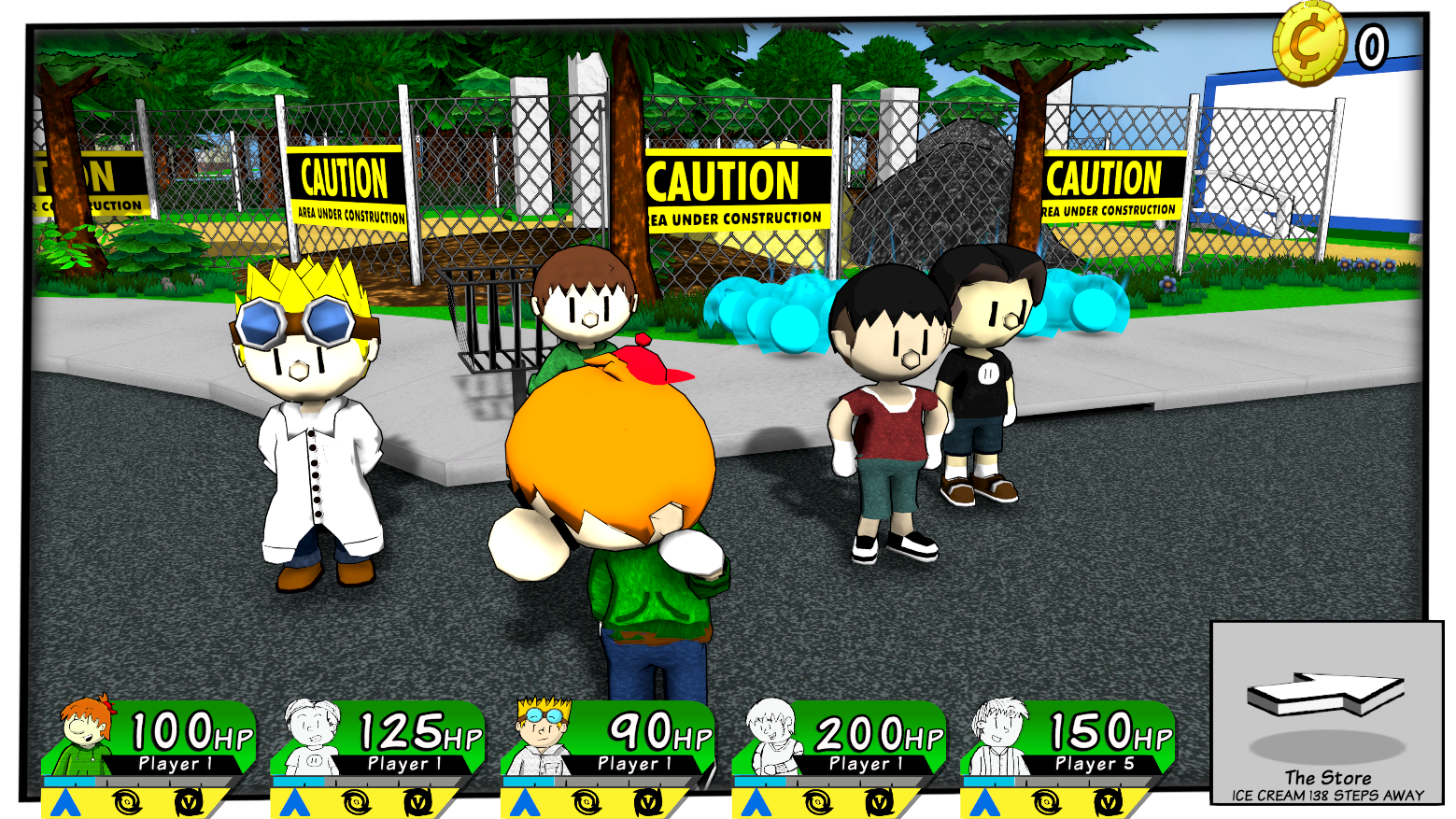Trigger the V swirl ability on 90 HP card
This screenshot has height=819, width=1456.
tap(648, 802)
